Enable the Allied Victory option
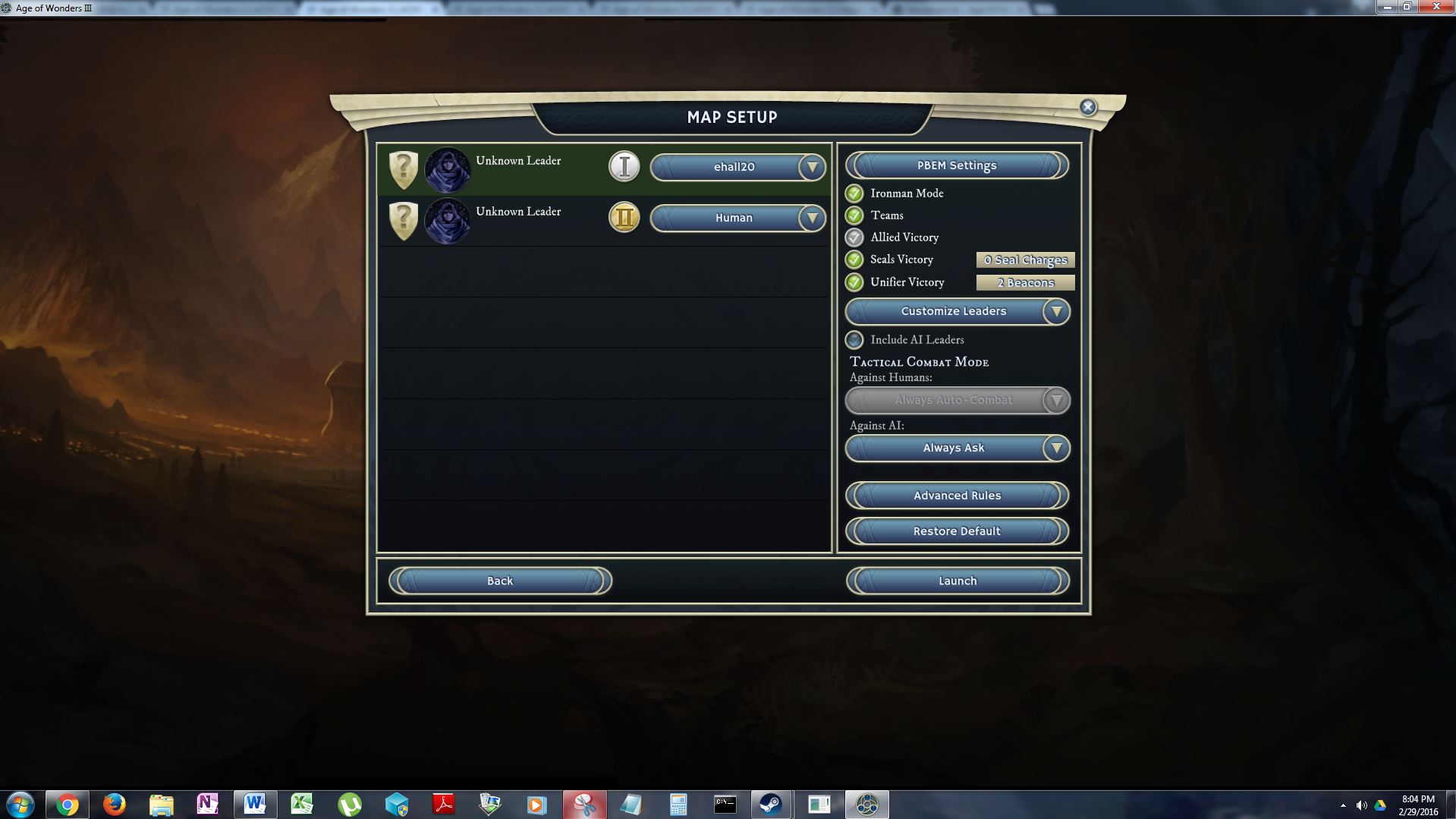Viewport: 1456px width, 819px height. 854,238
